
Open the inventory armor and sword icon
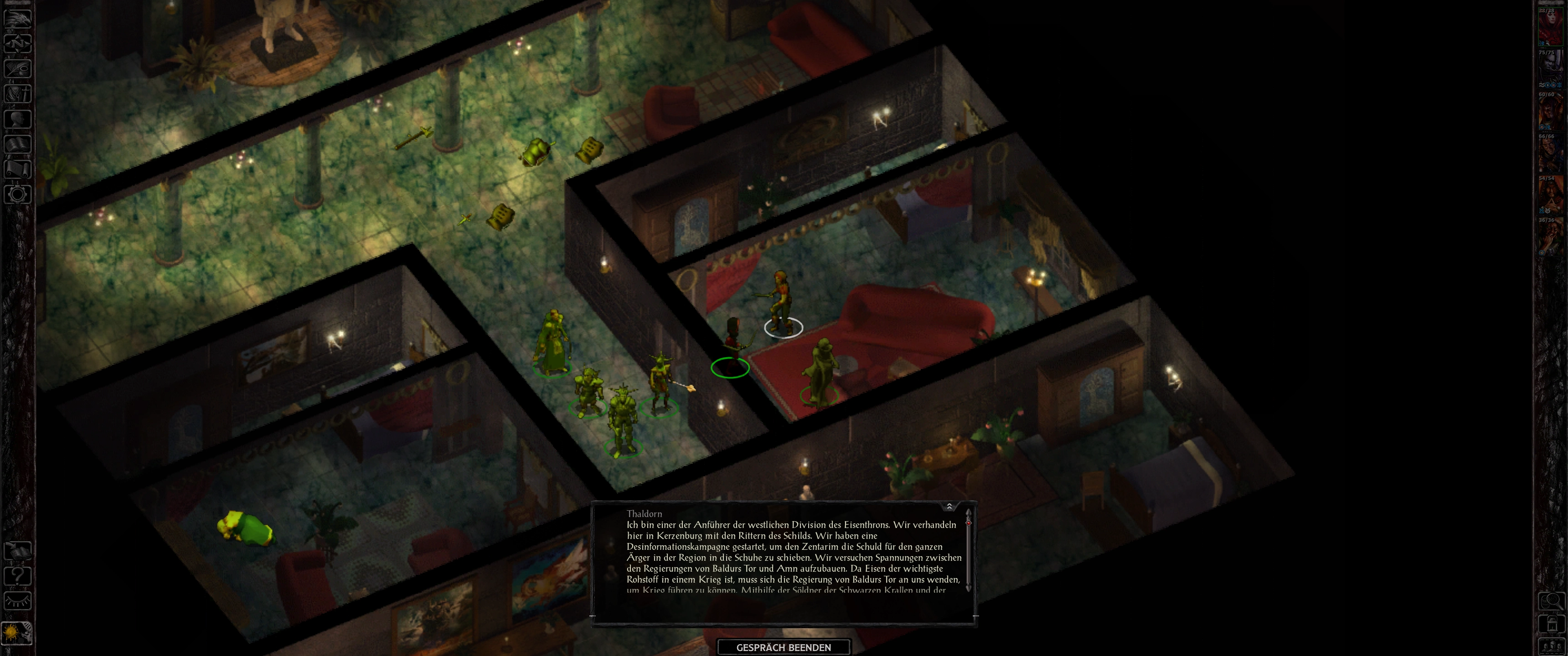click(17, 94)
